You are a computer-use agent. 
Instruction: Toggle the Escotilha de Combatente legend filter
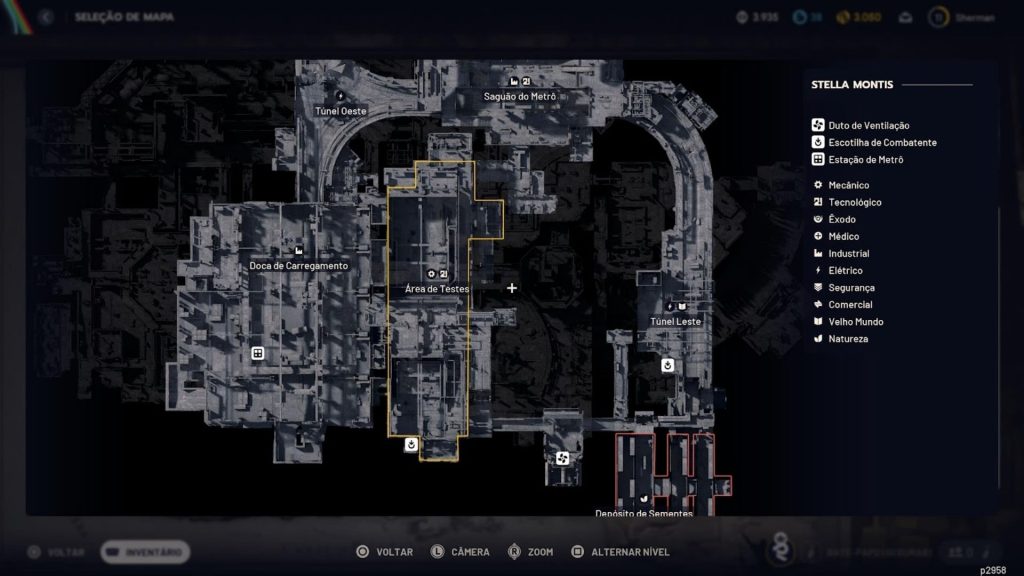[x=873, y=142]
